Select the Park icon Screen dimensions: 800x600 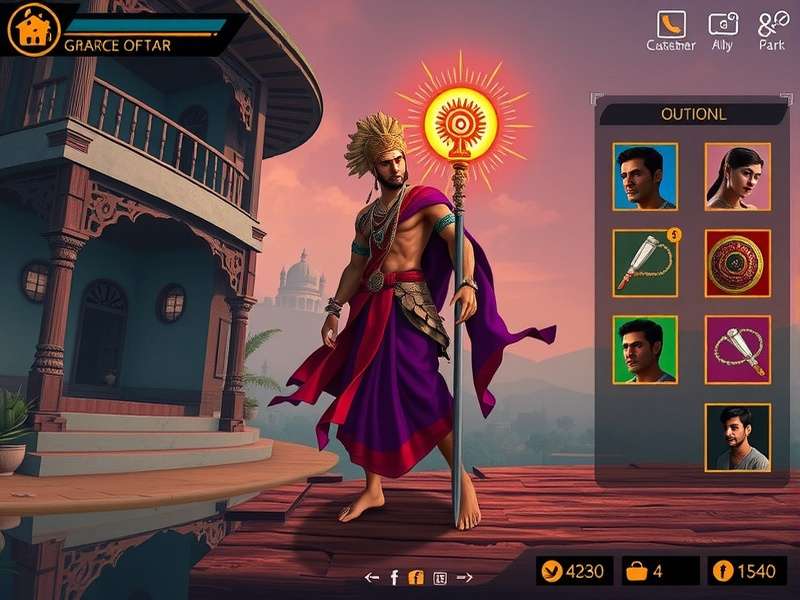773,24
